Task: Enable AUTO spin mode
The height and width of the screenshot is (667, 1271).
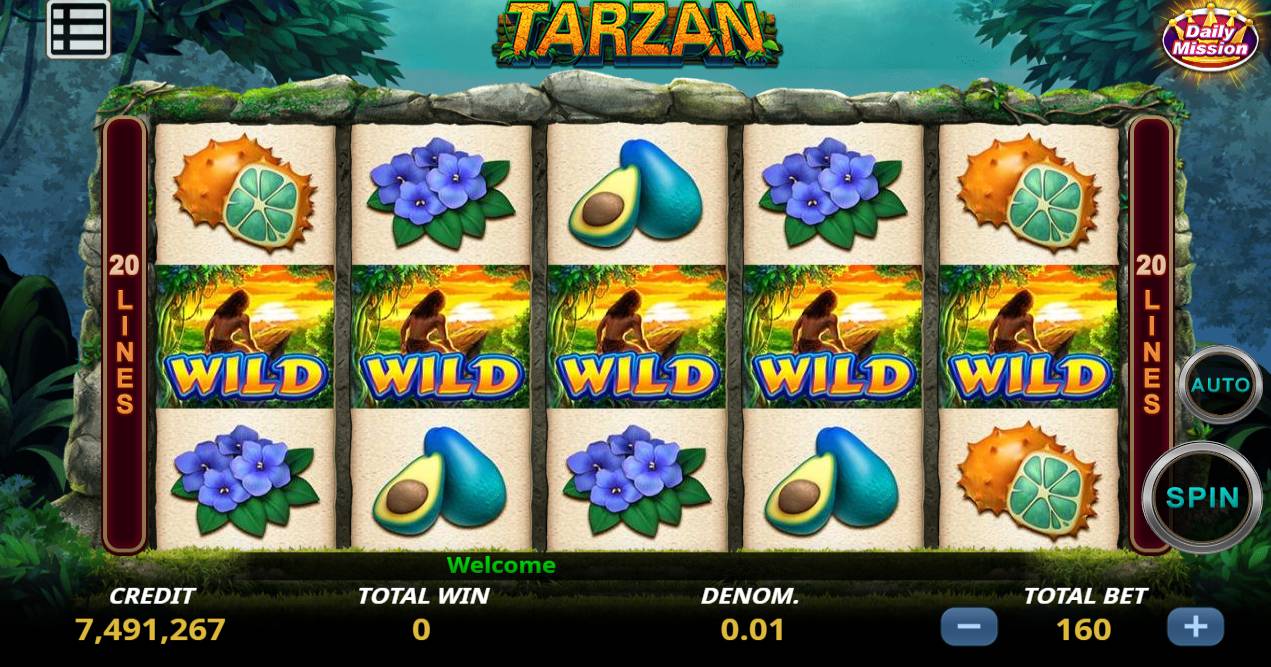Action: pyautogui.click(x=1219, y=385)
